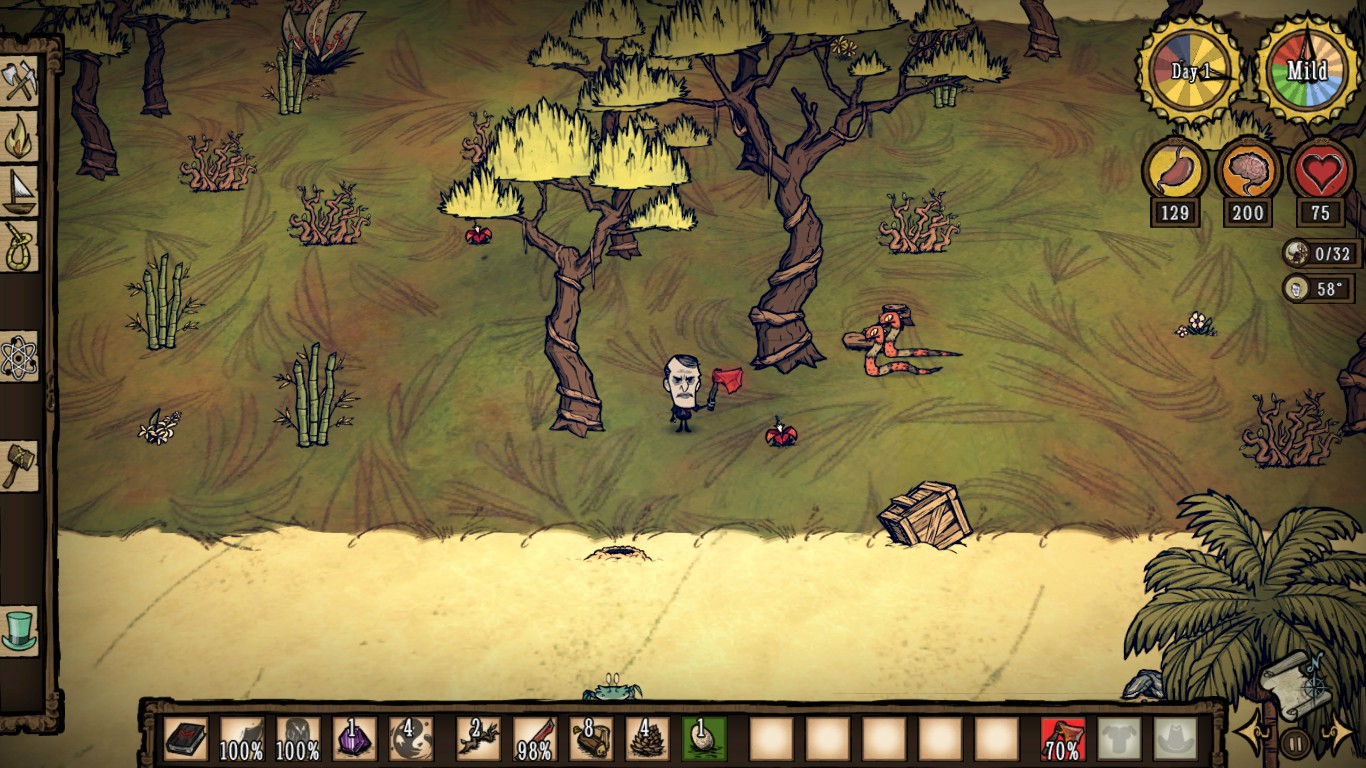Select the Survival rope tab
This screenshot has width=1366, height=768.
[x=20, y=246]
